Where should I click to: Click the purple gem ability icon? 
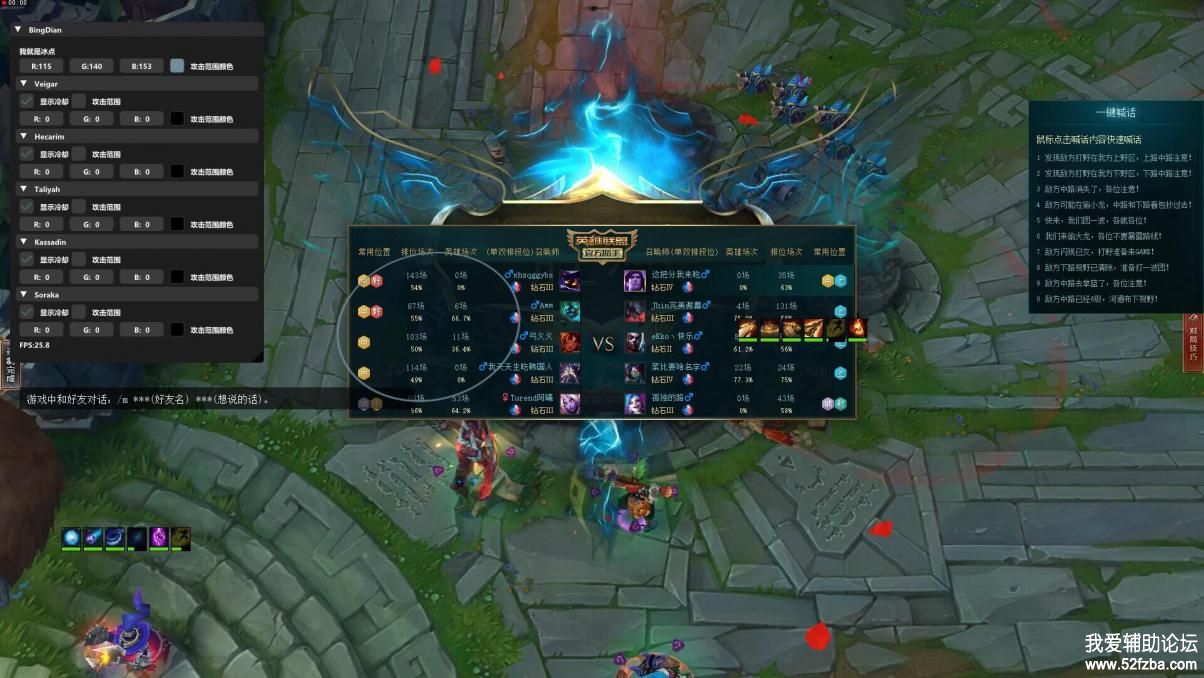[158, 537]
